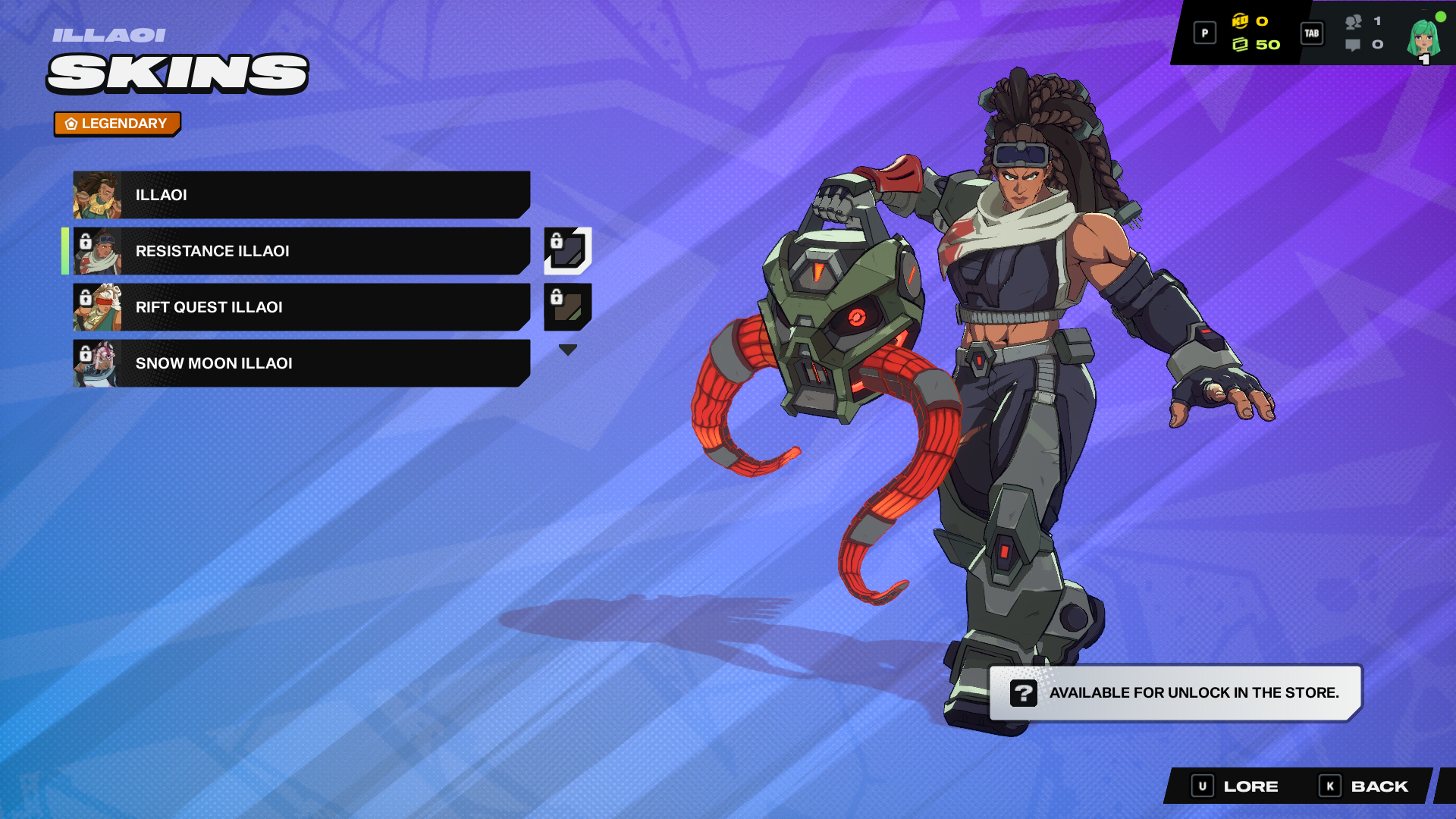Image resolution: width=1456 pixels, height=819 pixels.
Task: Click the green card currency icon
Action: pyautogui.click(x=1241, y=45)
